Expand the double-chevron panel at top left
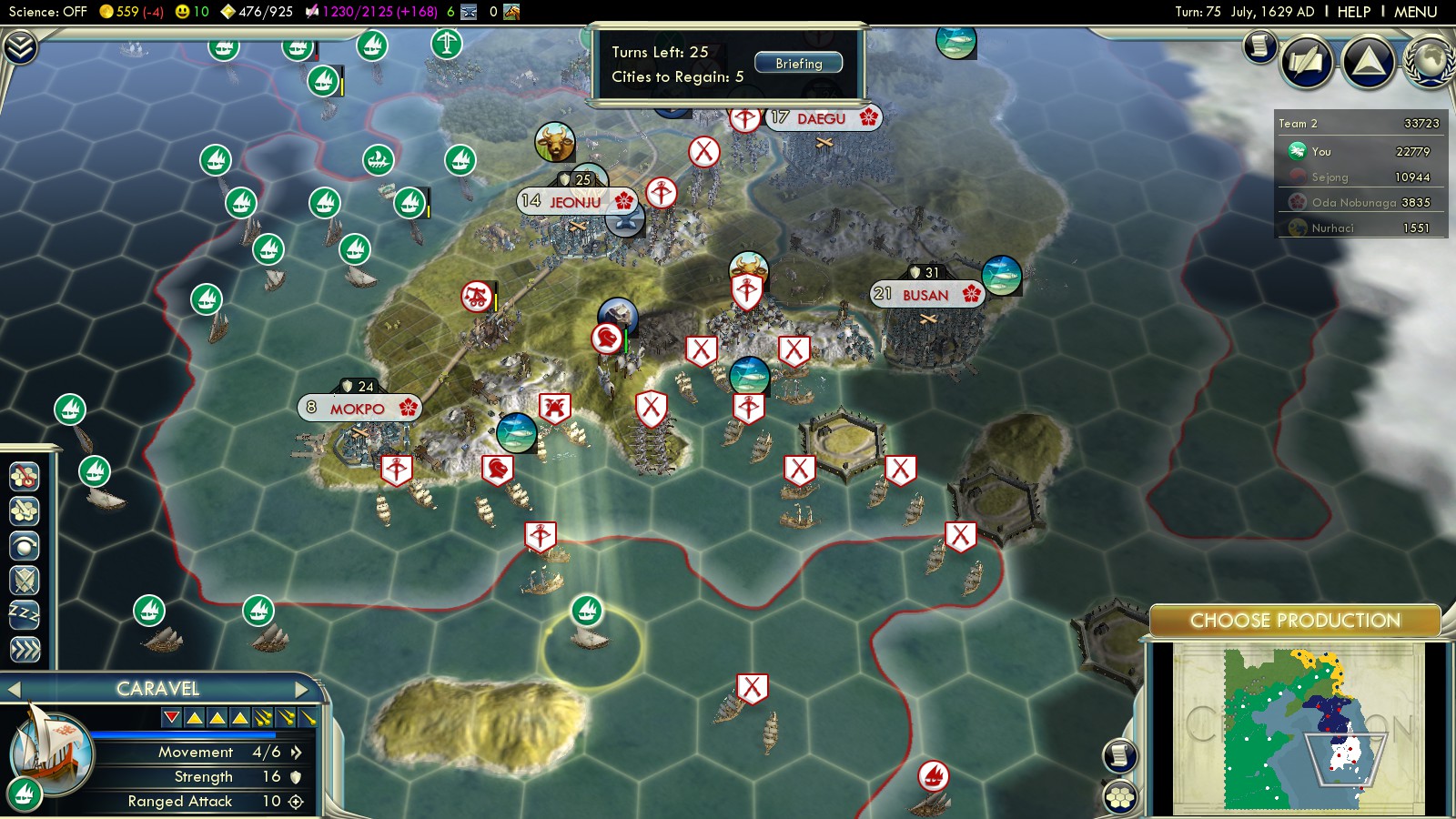Viewport: 1456px width, 819px height. pos(20,46)
